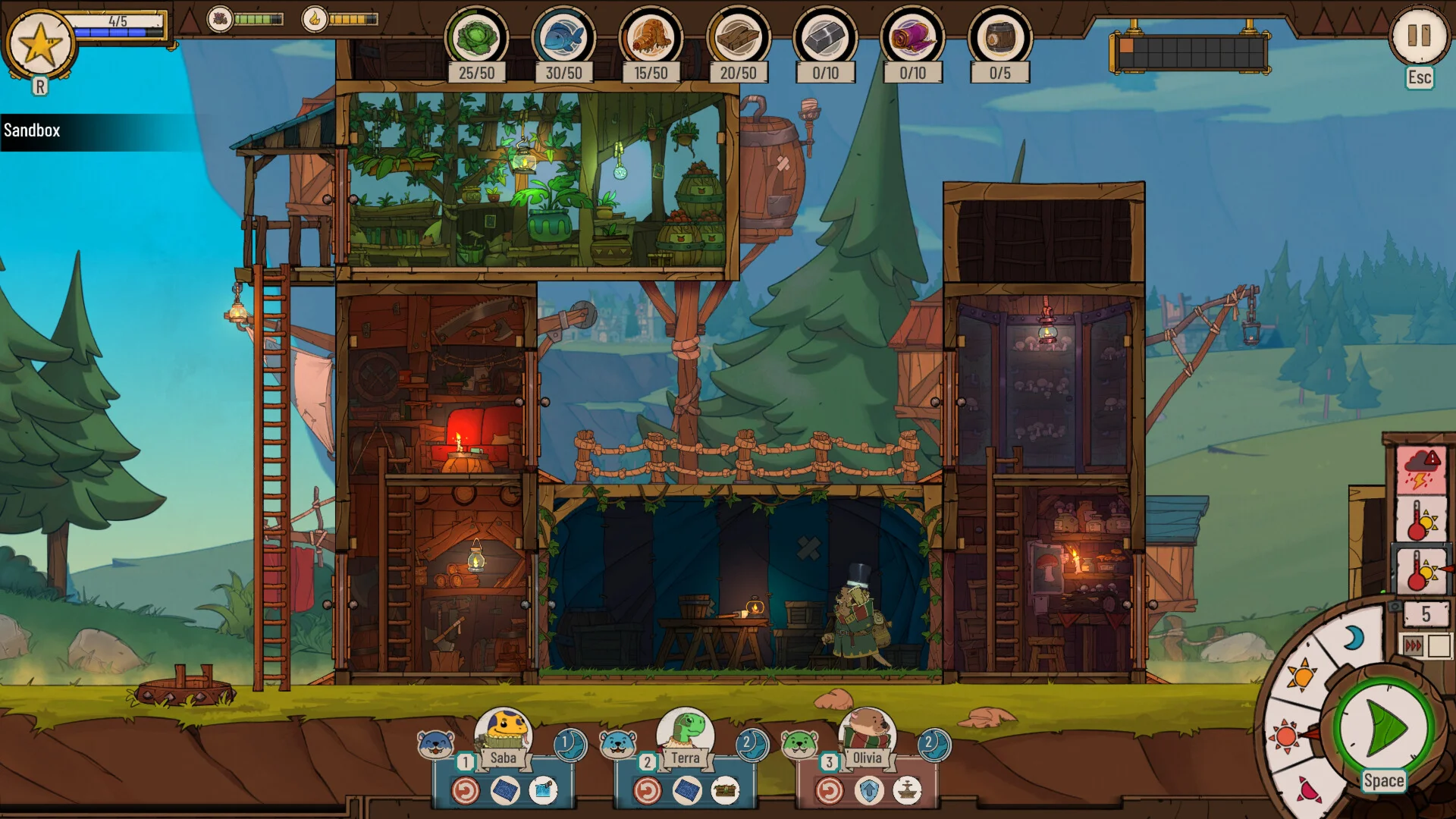Select Saba's character portrait

tap(504, 730)
